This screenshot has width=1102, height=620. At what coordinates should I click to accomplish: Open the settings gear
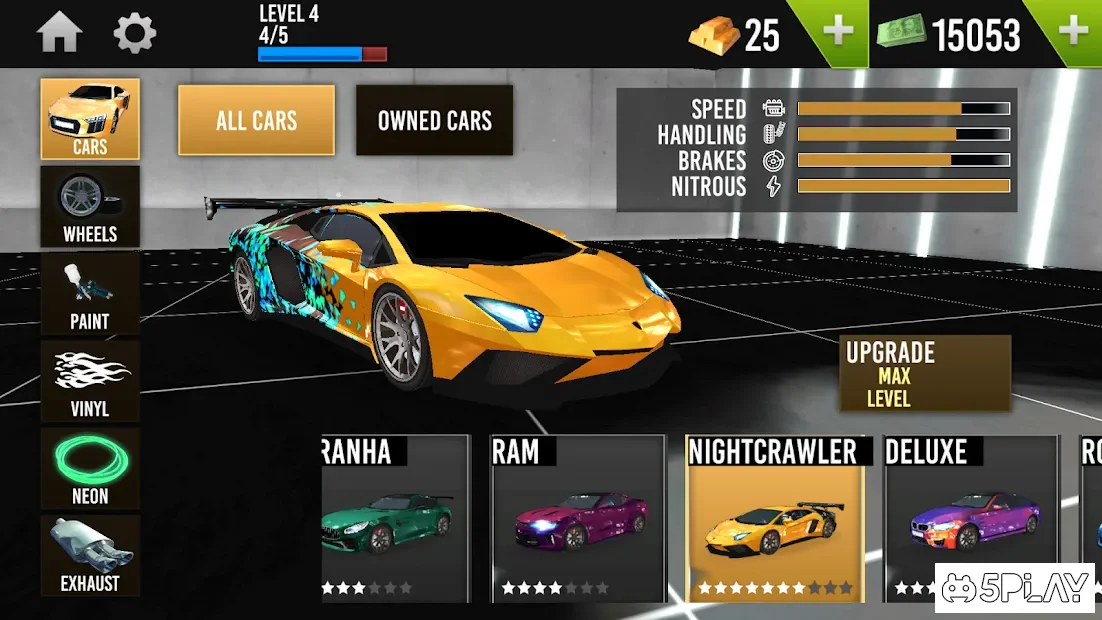135,33
